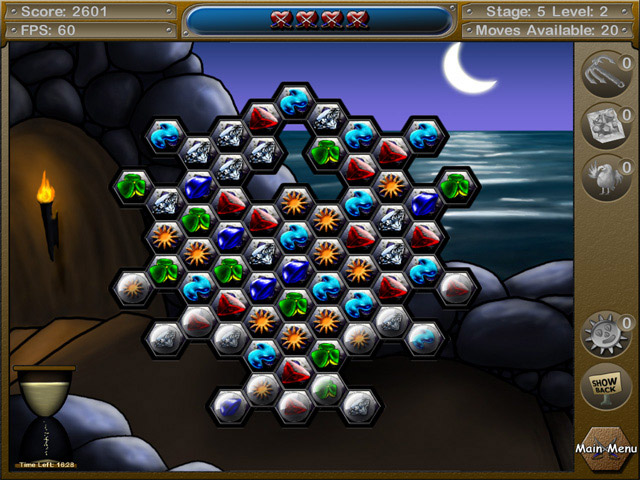Select the silver-backed diamond tile in bottom row
Image resolution: width=640 pixels, height=480 pixels.
[359, 405]
